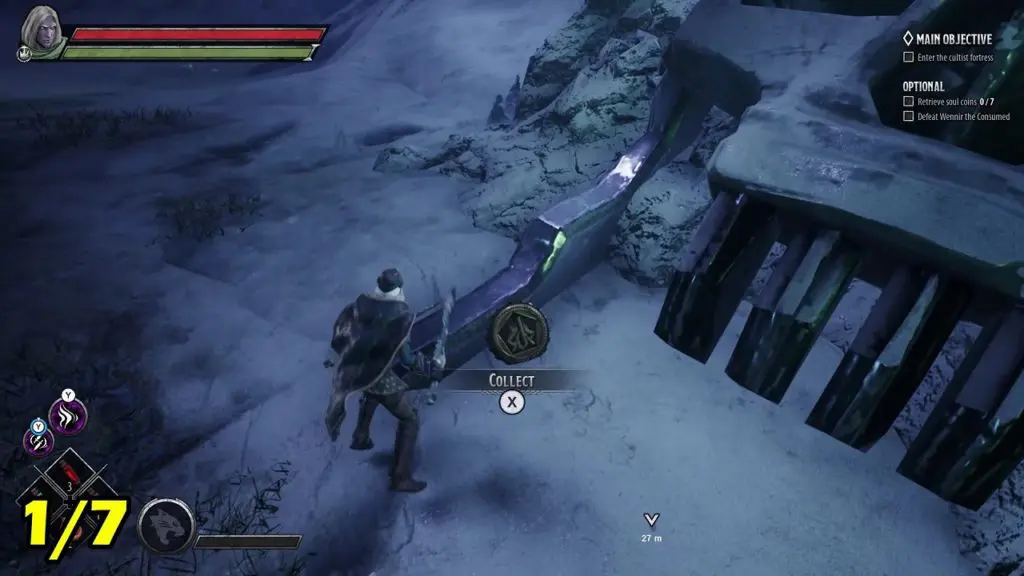Click the Defeat Wennir the Consumed objective
Screen dimensions: 1024x576
coord(960,116)
